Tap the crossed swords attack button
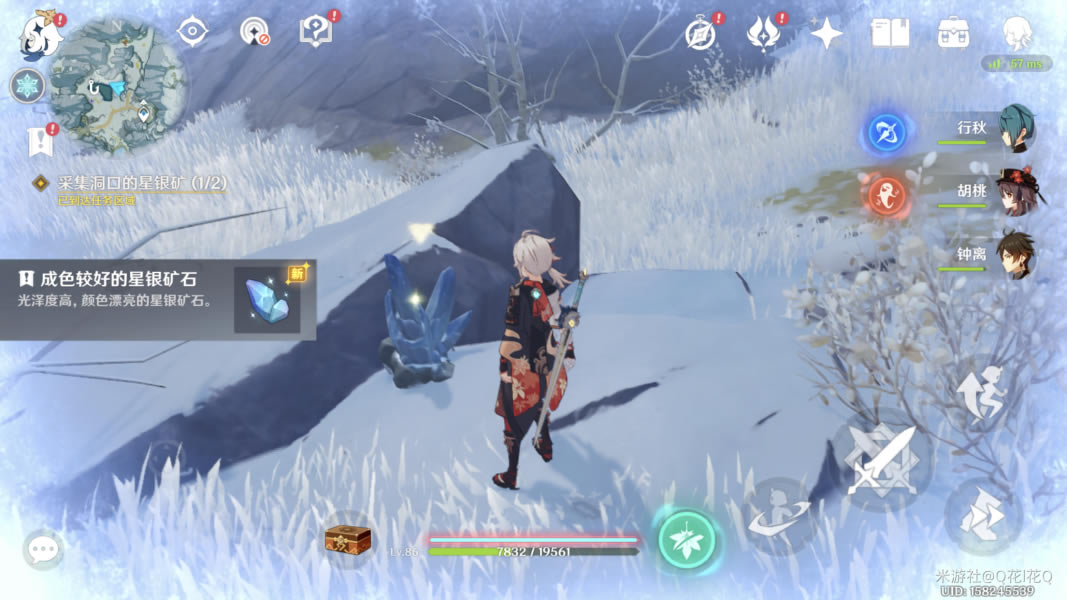Screen dimensions: 1067x600 coord(881,460)
